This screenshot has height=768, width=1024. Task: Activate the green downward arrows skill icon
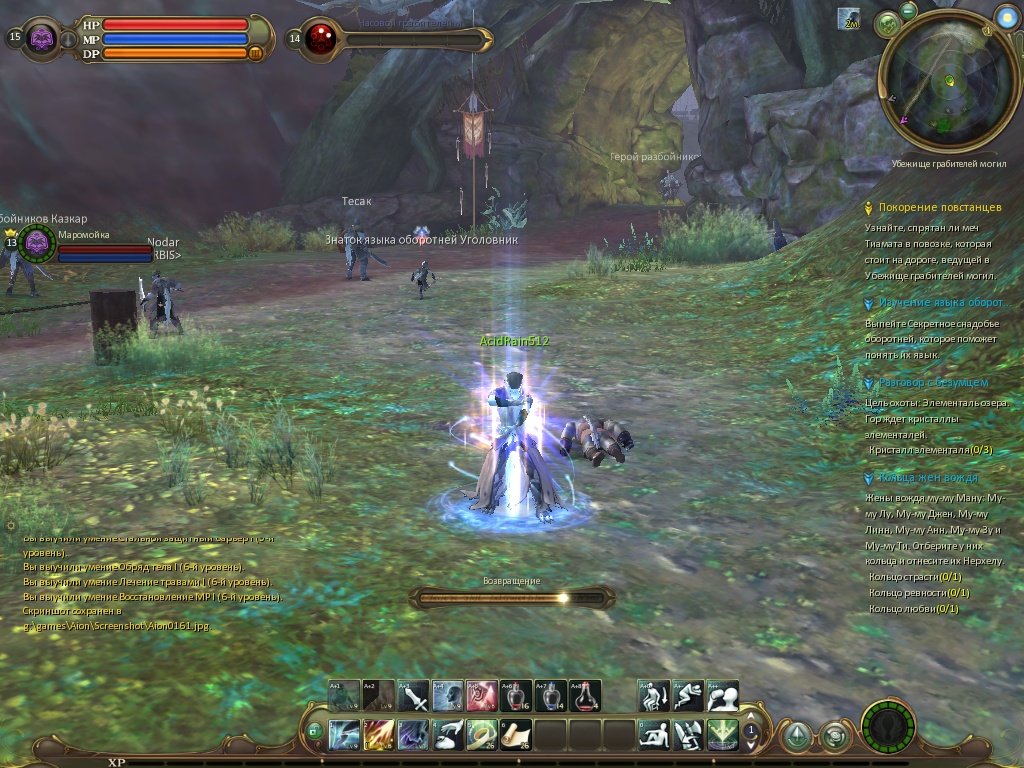(x=722, y=735)
